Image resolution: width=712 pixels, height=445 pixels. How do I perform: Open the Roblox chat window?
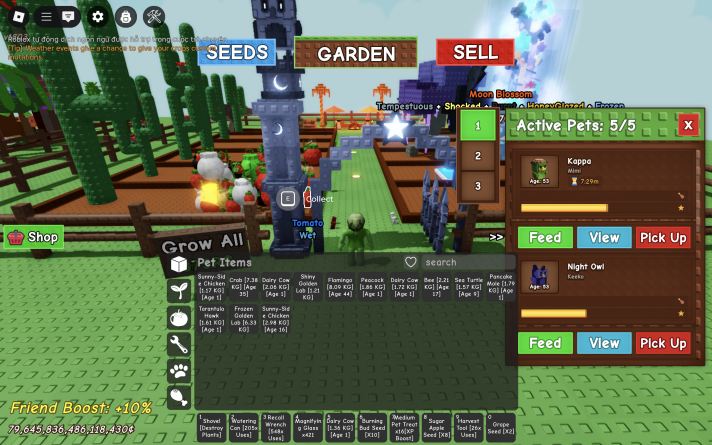(69, 16)
